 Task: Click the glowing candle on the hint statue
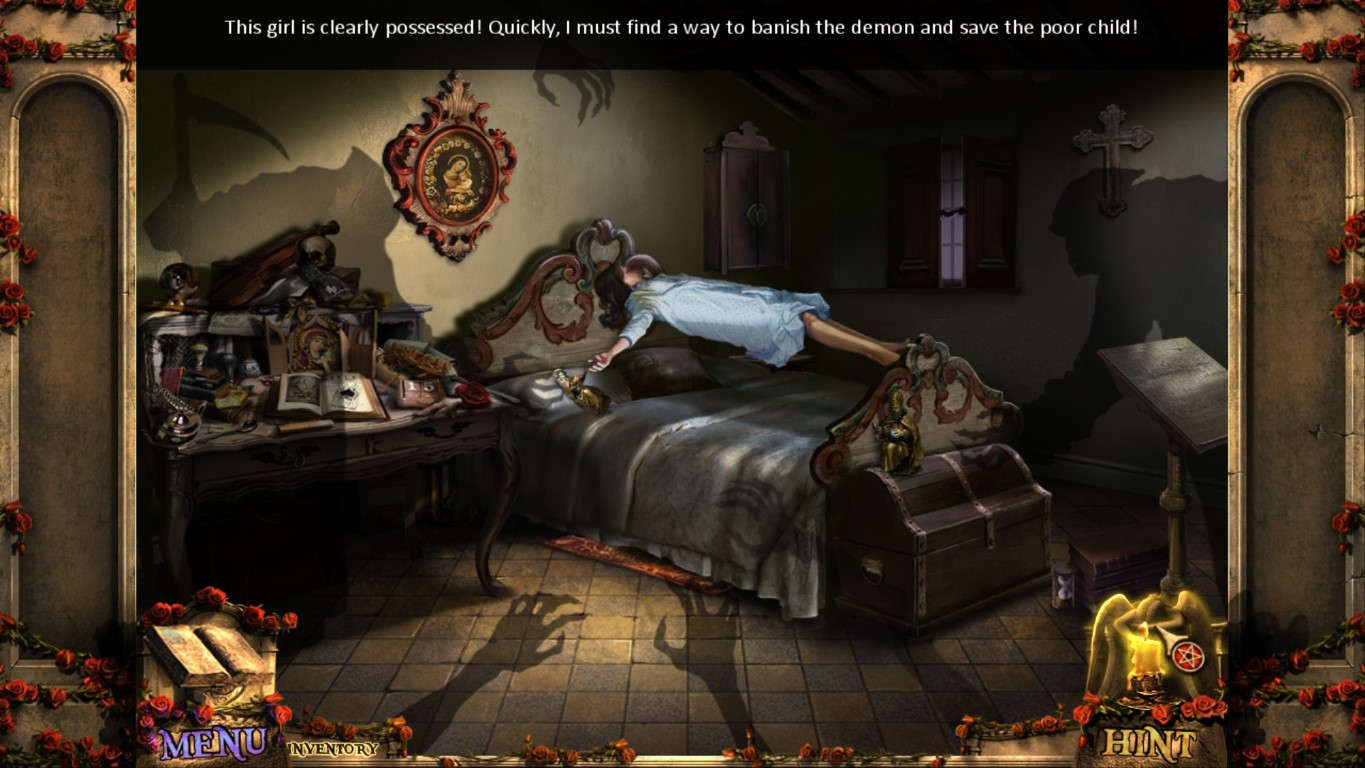1146,657
